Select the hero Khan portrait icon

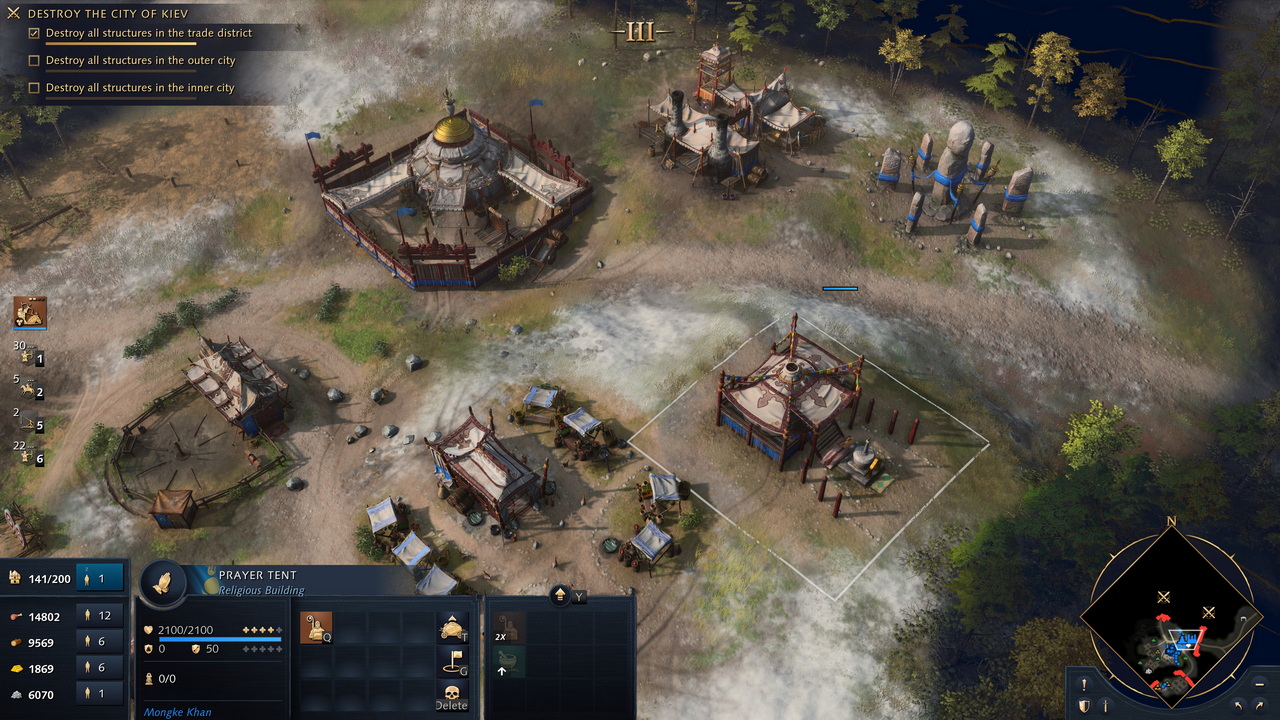tap(30, 313)
